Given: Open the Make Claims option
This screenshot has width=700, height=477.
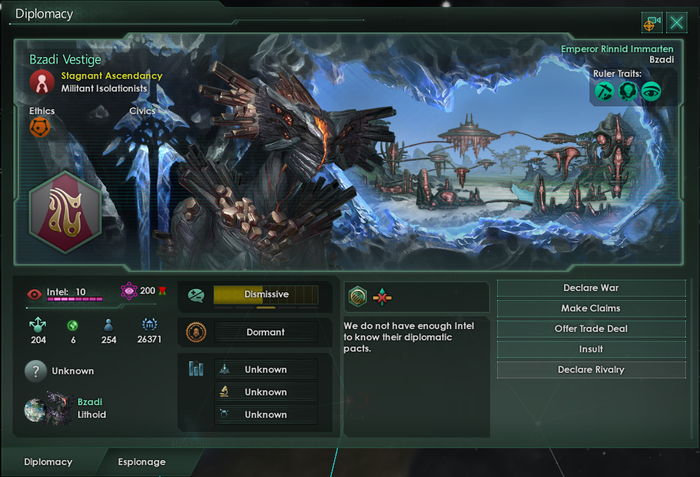Looking at the screenshot, I should tap(590, 308).
